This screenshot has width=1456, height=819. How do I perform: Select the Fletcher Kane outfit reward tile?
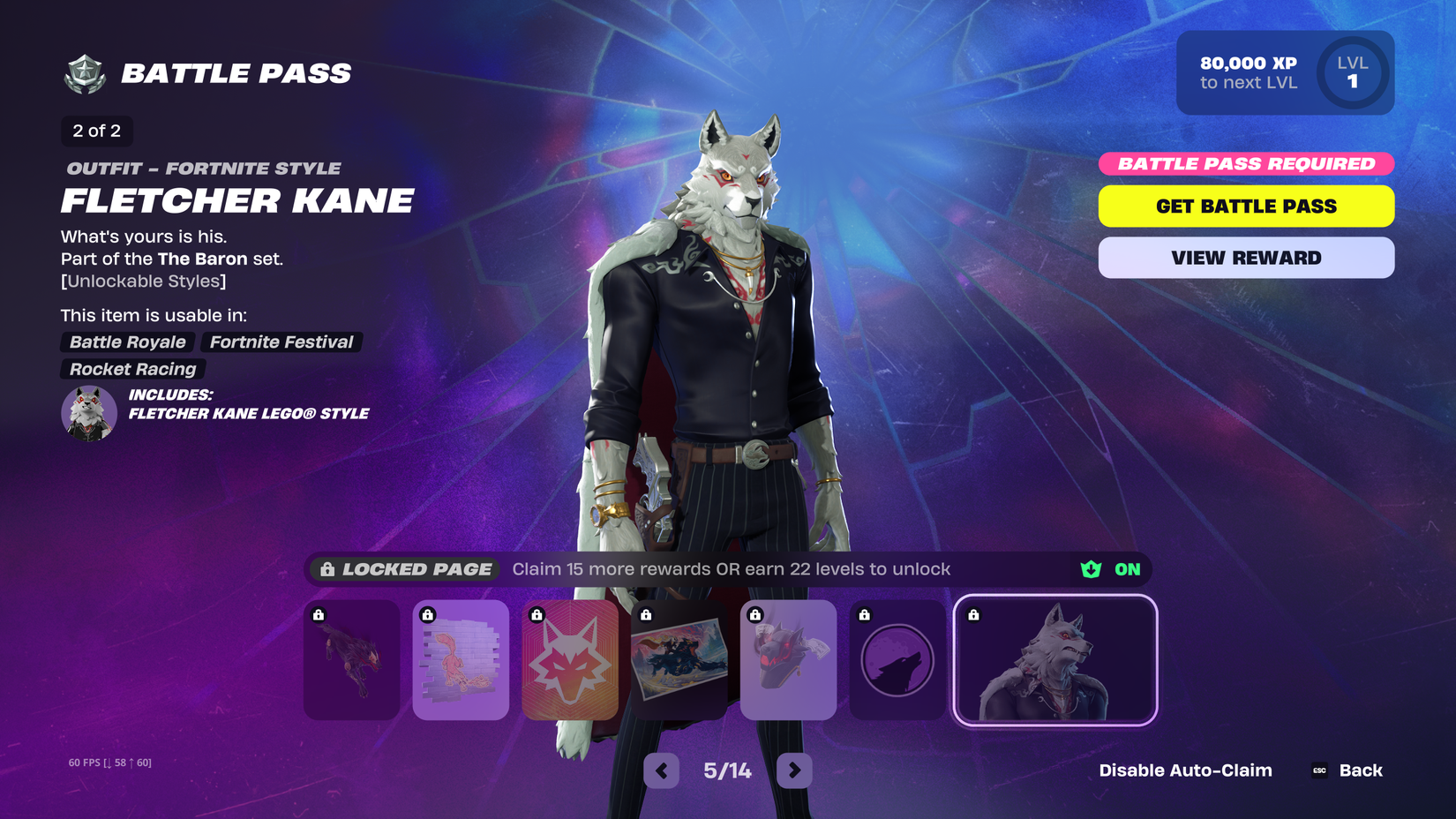[x=1055, y=660]
